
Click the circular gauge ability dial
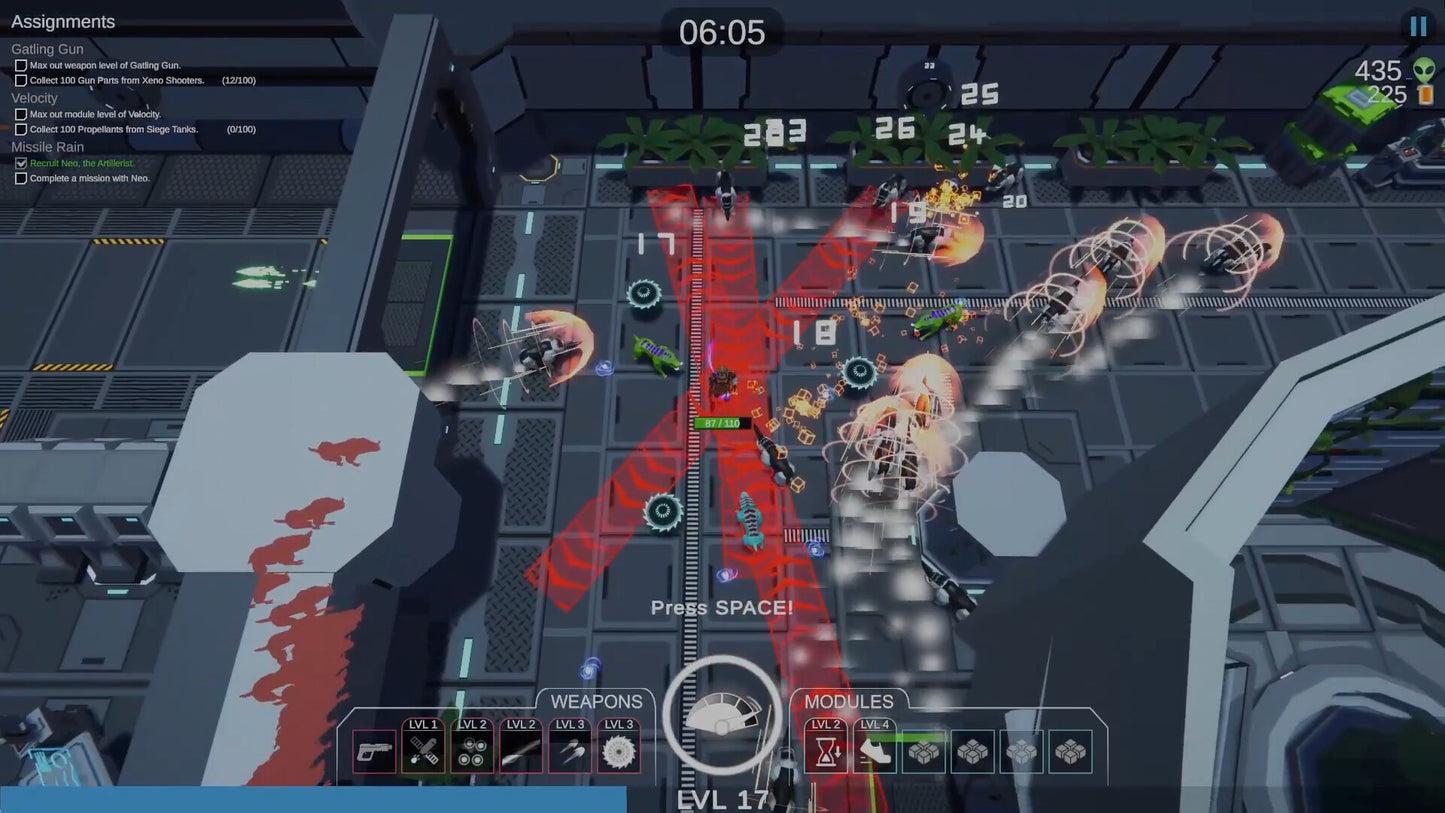point(722,715)
